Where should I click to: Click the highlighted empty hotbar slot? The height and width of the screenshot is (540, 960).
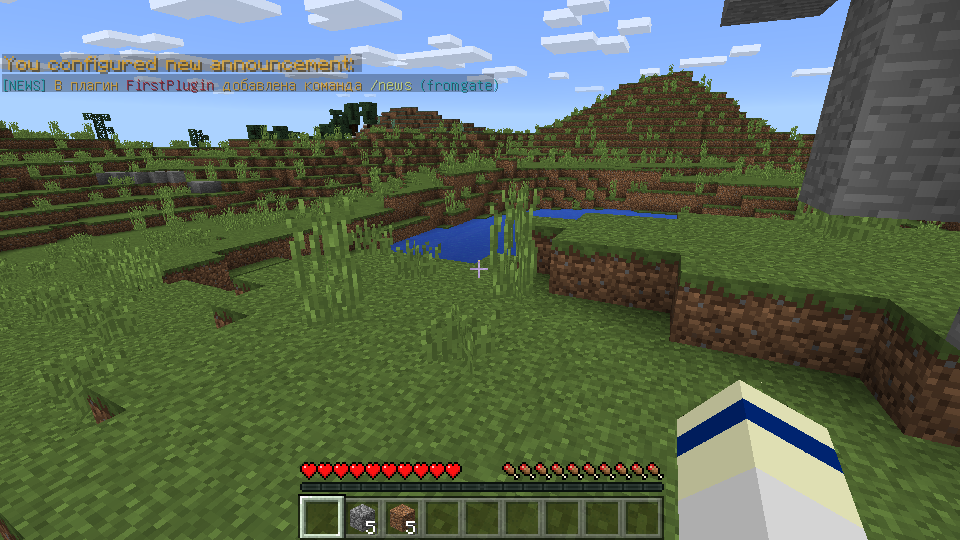click(322, 517)
